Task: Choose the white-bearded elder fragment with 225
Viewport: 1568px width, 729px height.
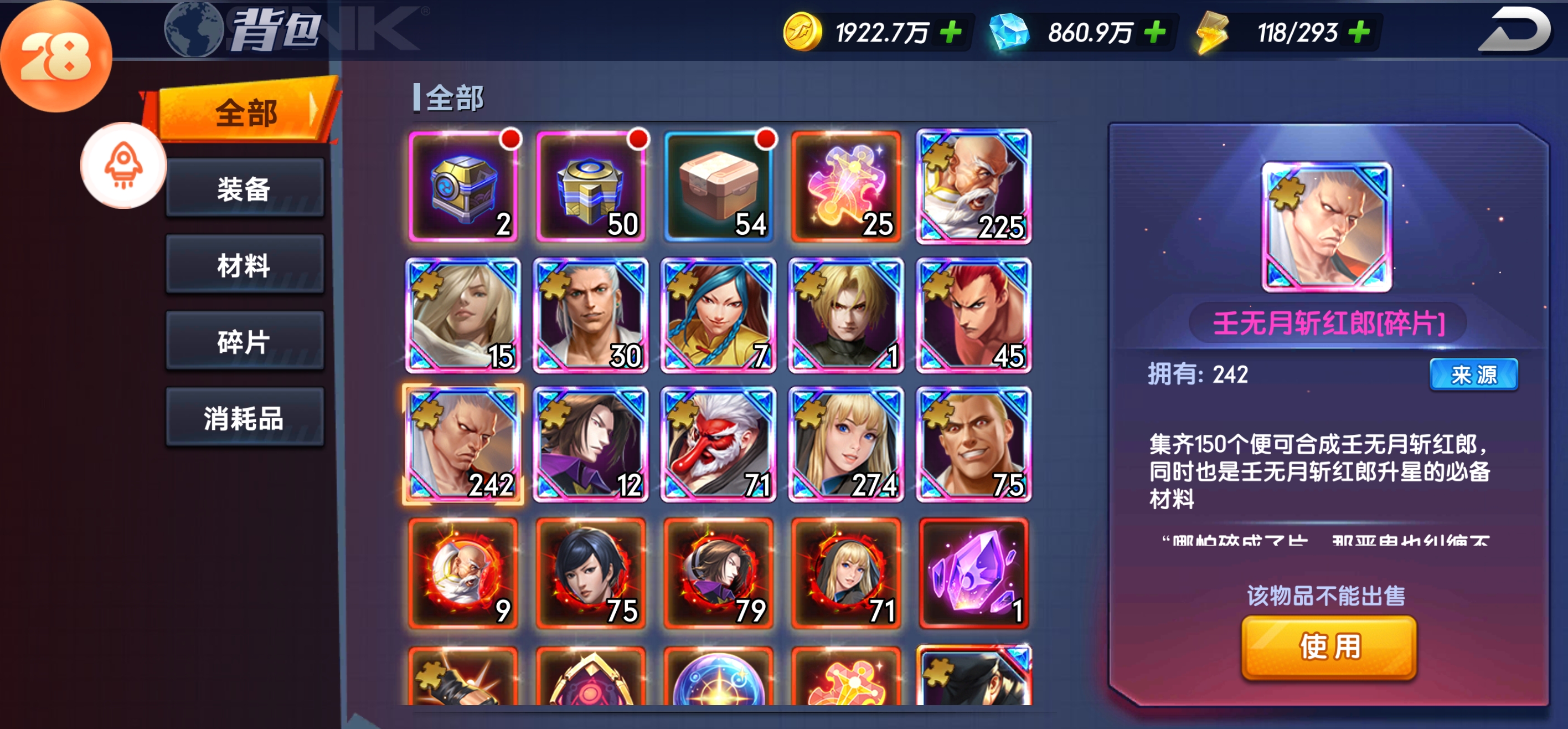Action: point(973,187)
